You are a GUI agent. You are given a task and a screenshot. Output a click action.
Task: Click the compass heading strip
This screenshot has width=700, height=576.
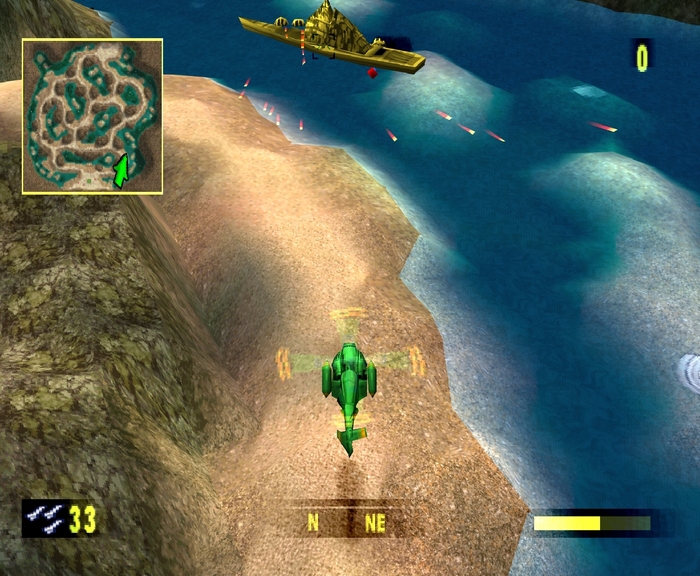tap(346, 521)
